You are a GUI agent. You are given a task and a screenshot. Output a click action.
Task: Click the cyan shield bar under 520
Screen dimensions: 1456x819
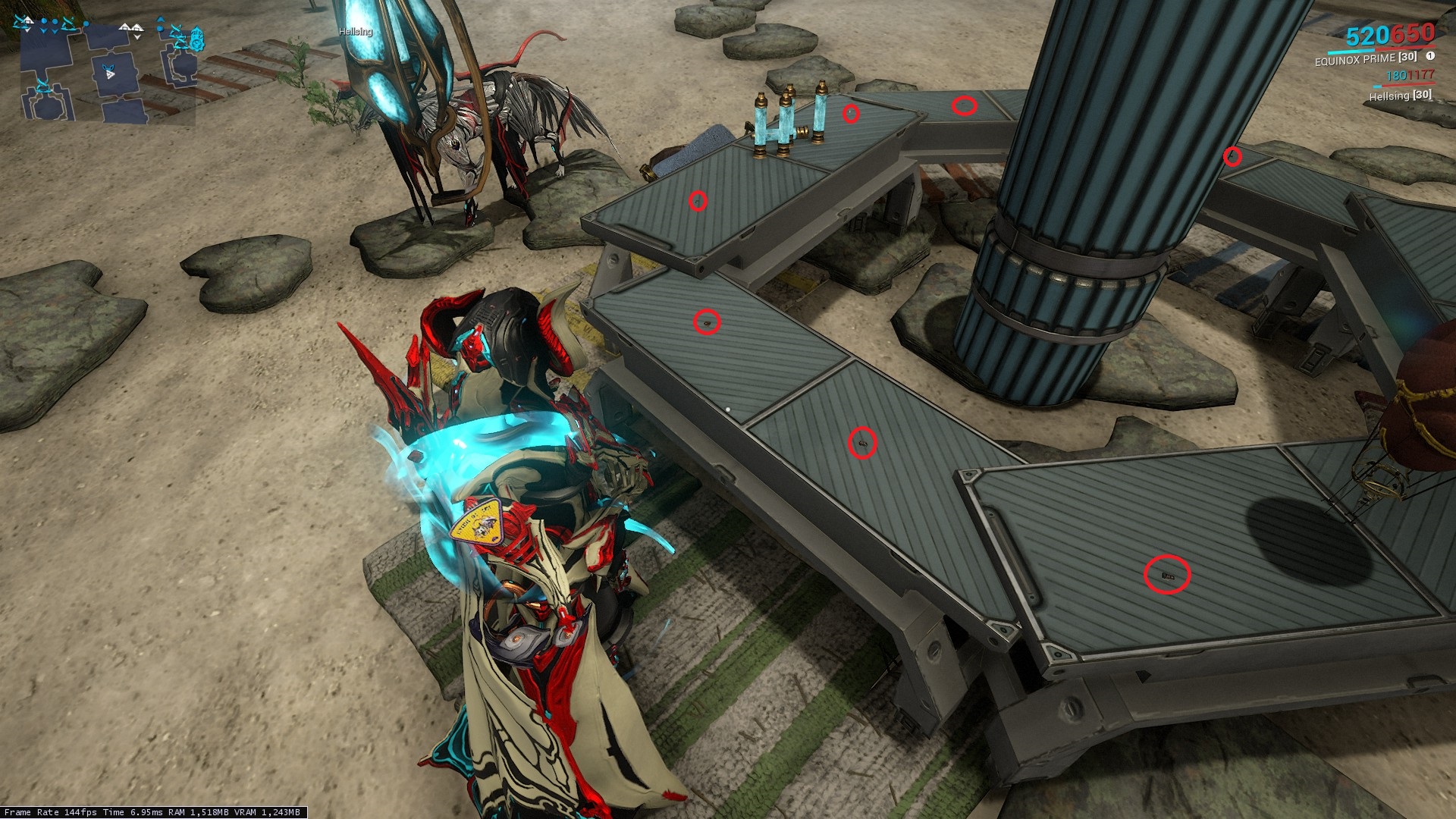click(1351, 52)
